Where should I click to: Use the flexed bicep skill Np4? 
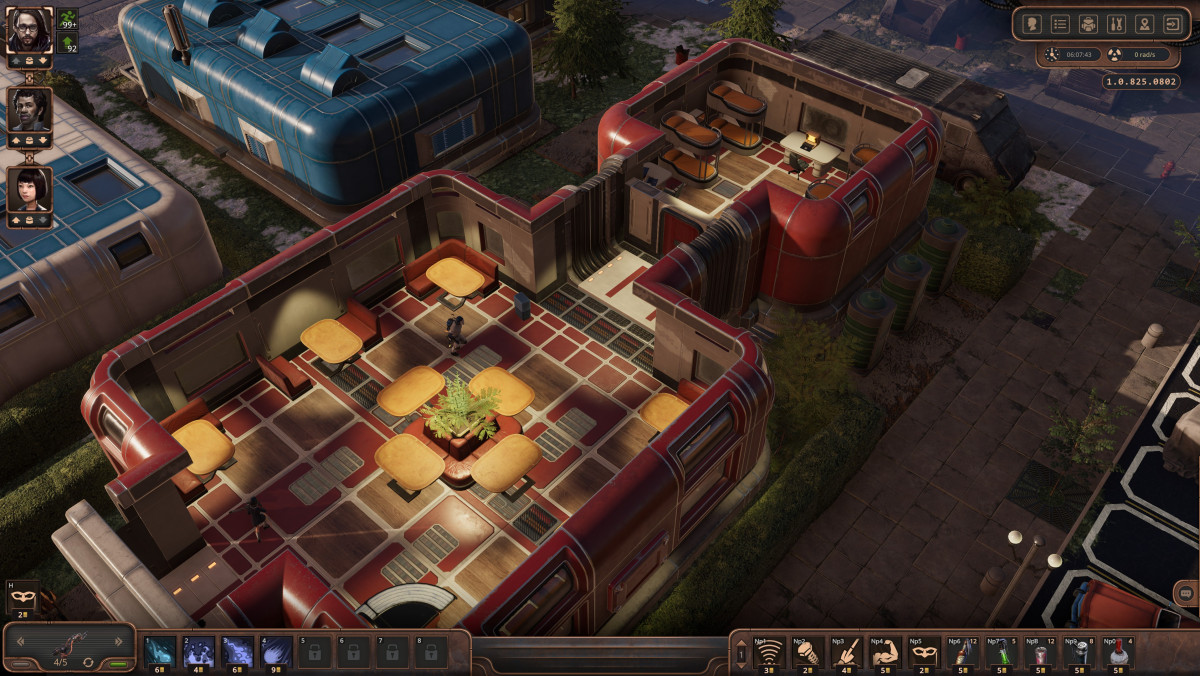pyautogui.click(x=886, y=652)
